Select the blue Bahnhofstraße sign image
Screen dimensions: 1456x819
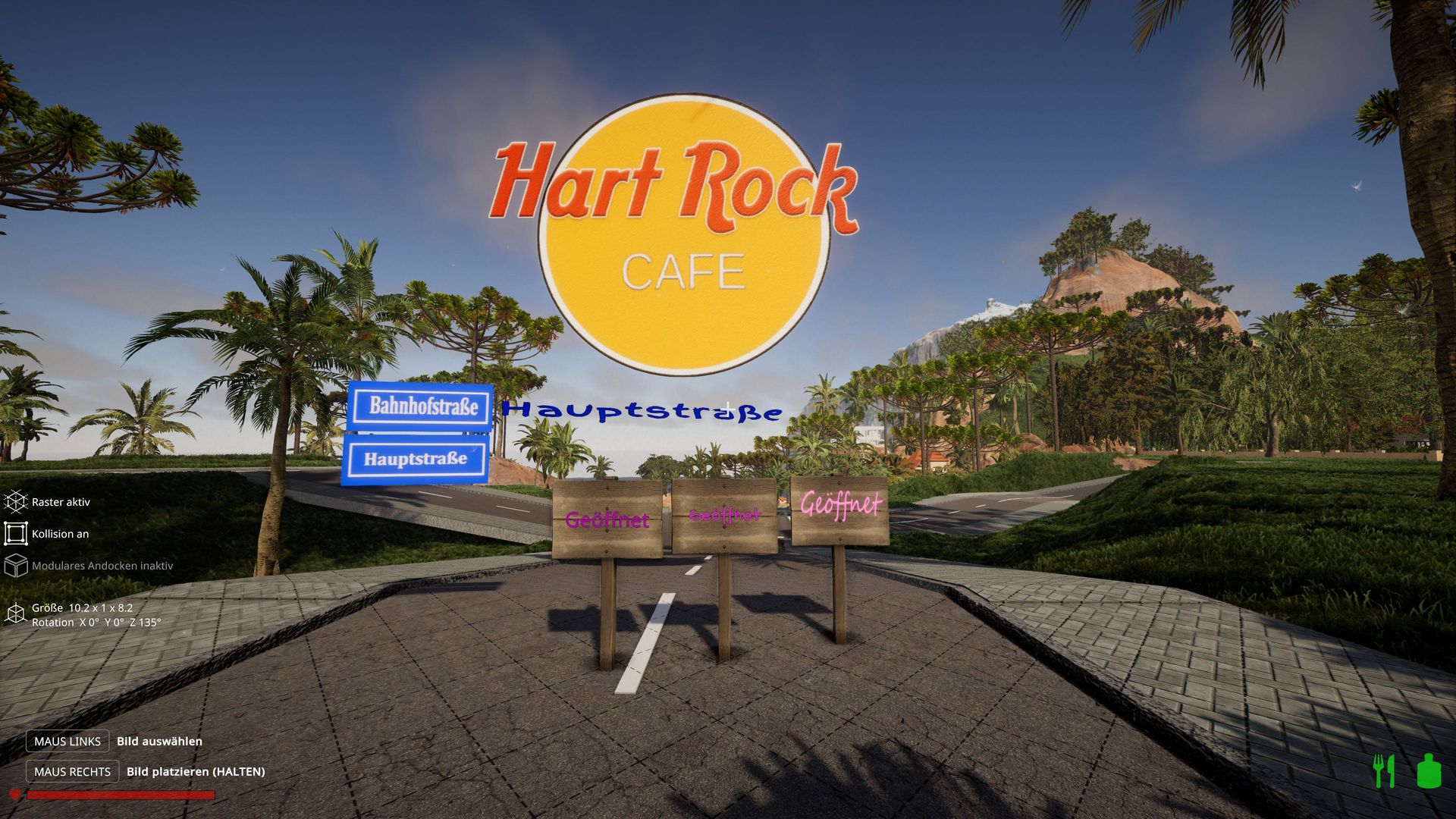(x=422, y=406)
